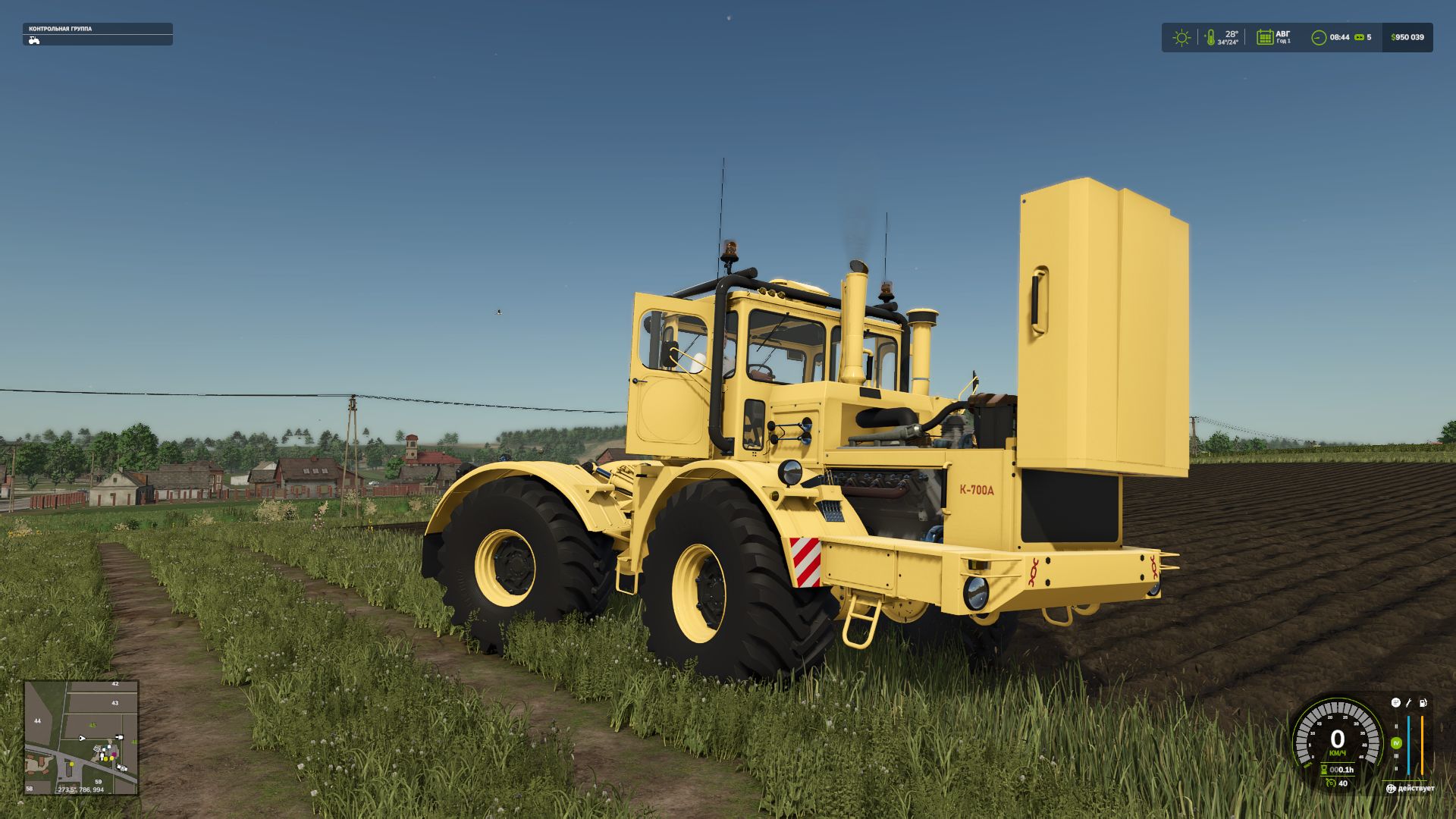
Task: Select the highlighted gear IV indicator
Action: pos(1396,743)
